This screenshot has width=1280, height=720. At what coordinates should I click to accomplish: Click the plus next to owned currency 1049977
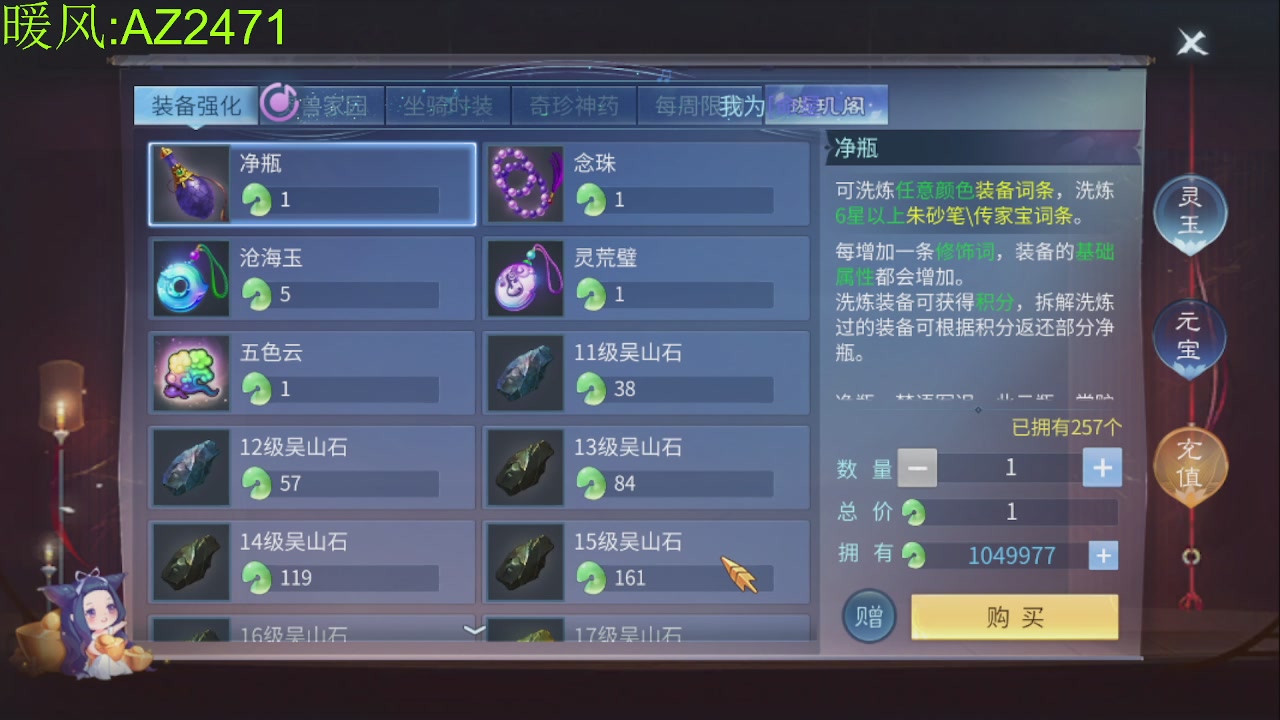pos(1103,555)
